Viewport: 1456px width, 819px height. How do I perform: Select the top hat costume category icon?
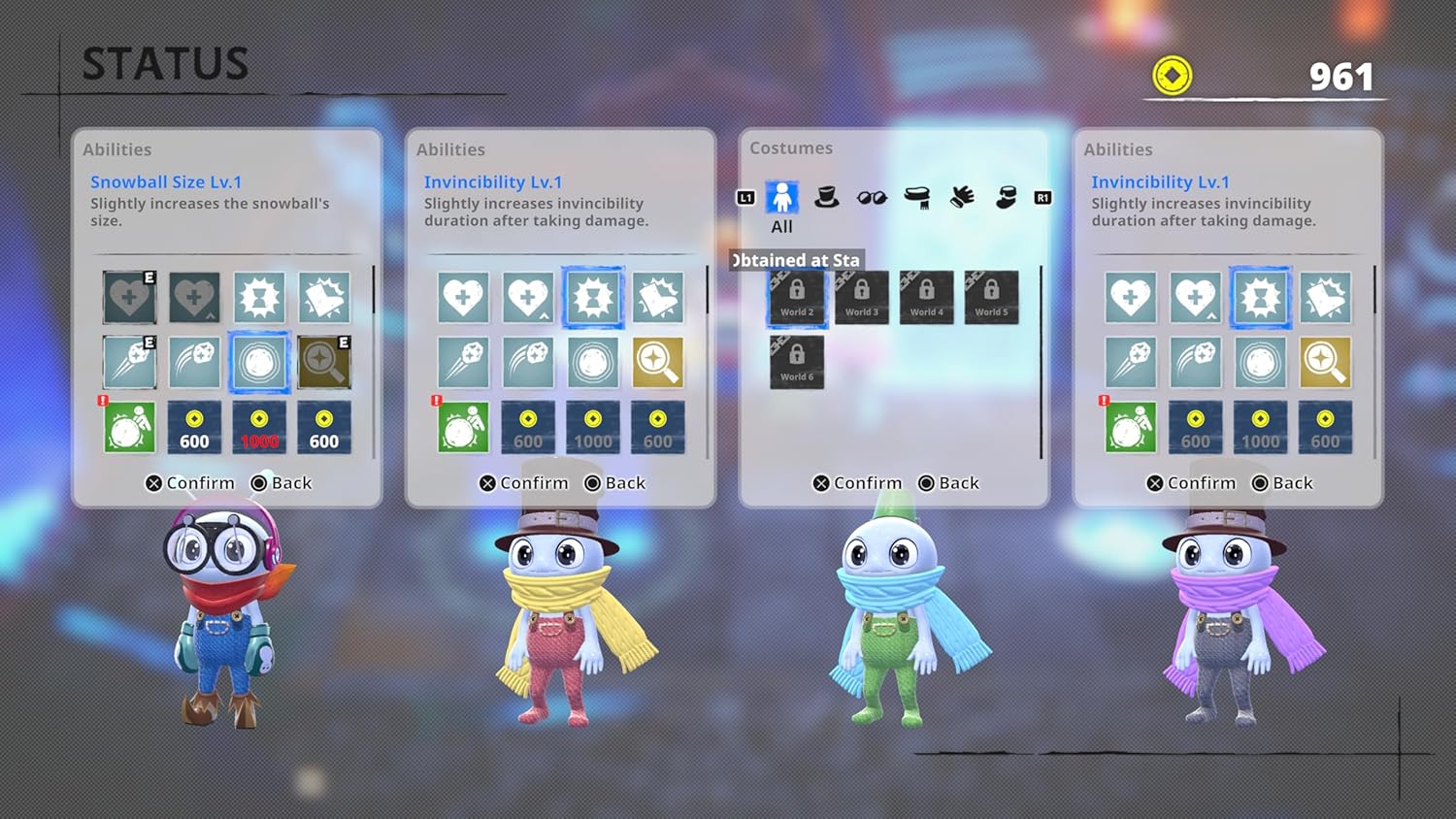coord(826,196)
